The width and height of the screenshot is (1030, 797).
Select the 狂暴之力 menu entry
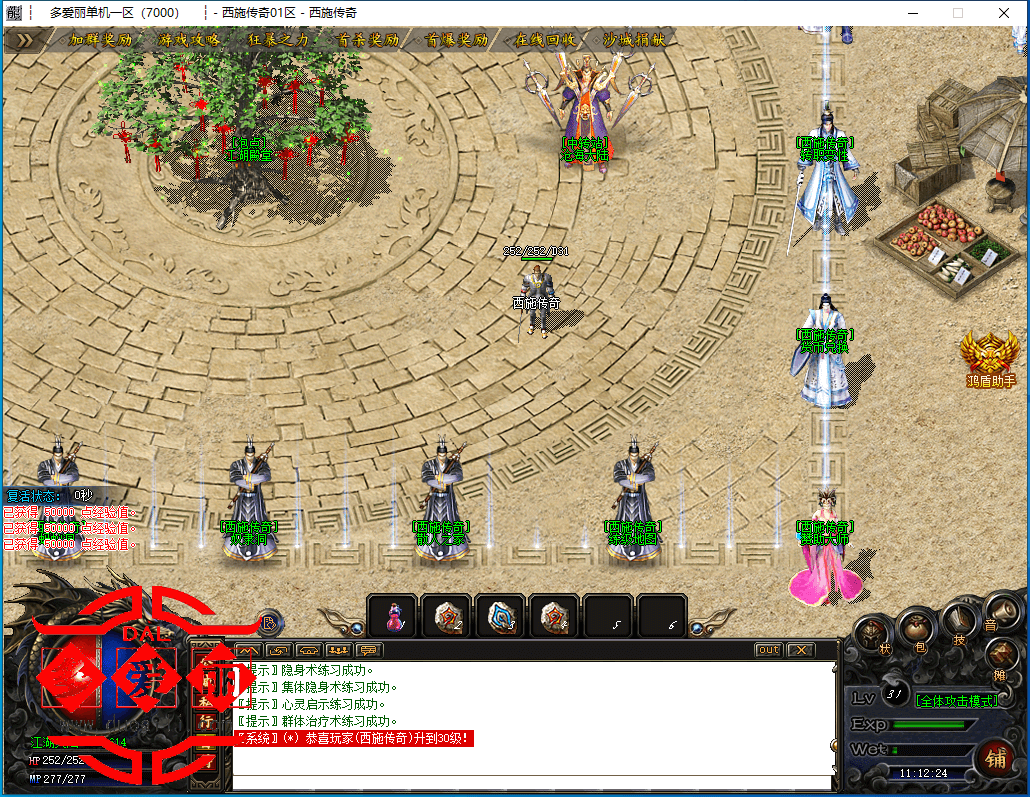pos(277,40)
